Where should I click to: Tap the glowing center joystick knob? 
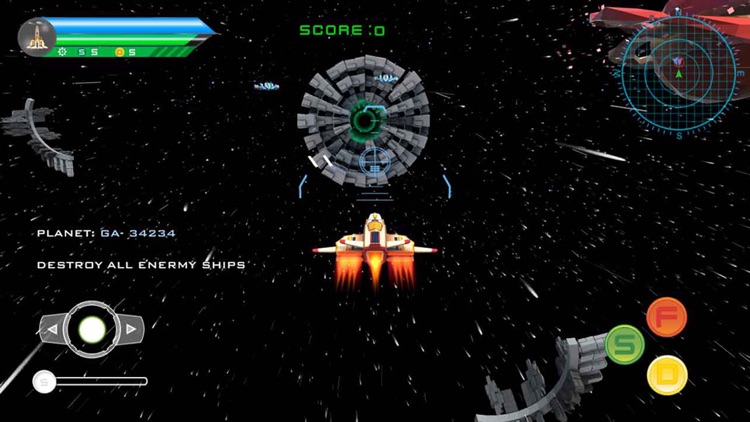(x=91, y=328)
